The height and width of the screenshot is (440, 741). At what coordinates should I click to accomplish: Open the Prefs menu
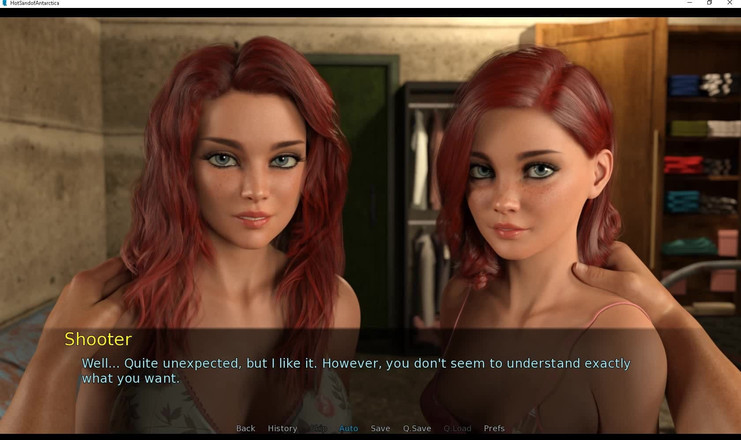pos(494,428)
